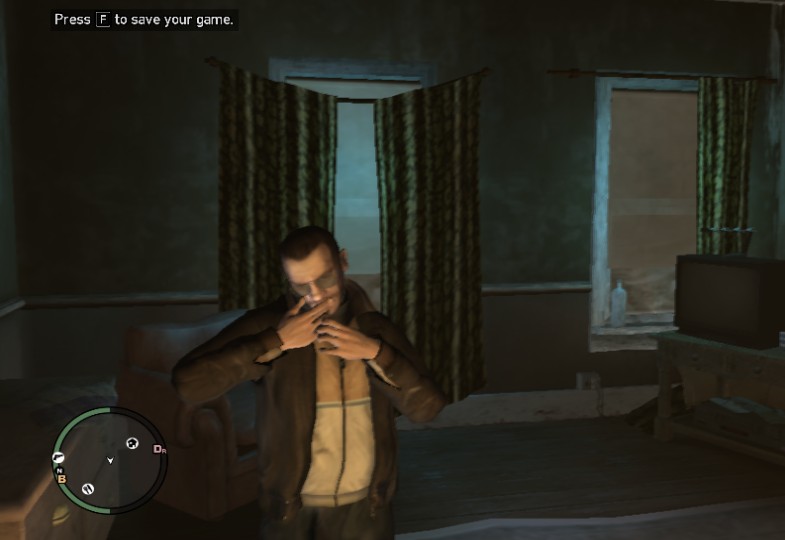This screenshot has width=785, height=540.
Task: Click the white player arrow on the radar
Action: point(109,460)
